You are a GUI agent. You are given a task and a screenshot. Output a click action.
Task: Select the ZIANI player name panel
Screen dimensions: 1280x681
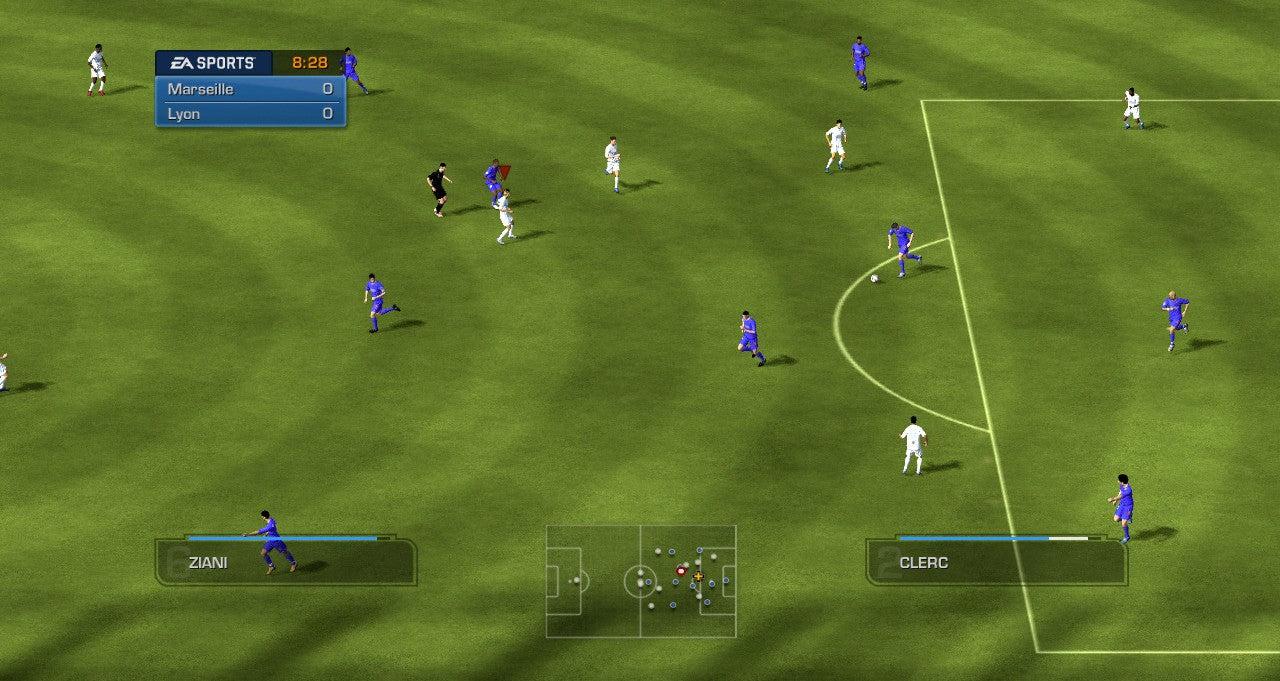(286, 562)
